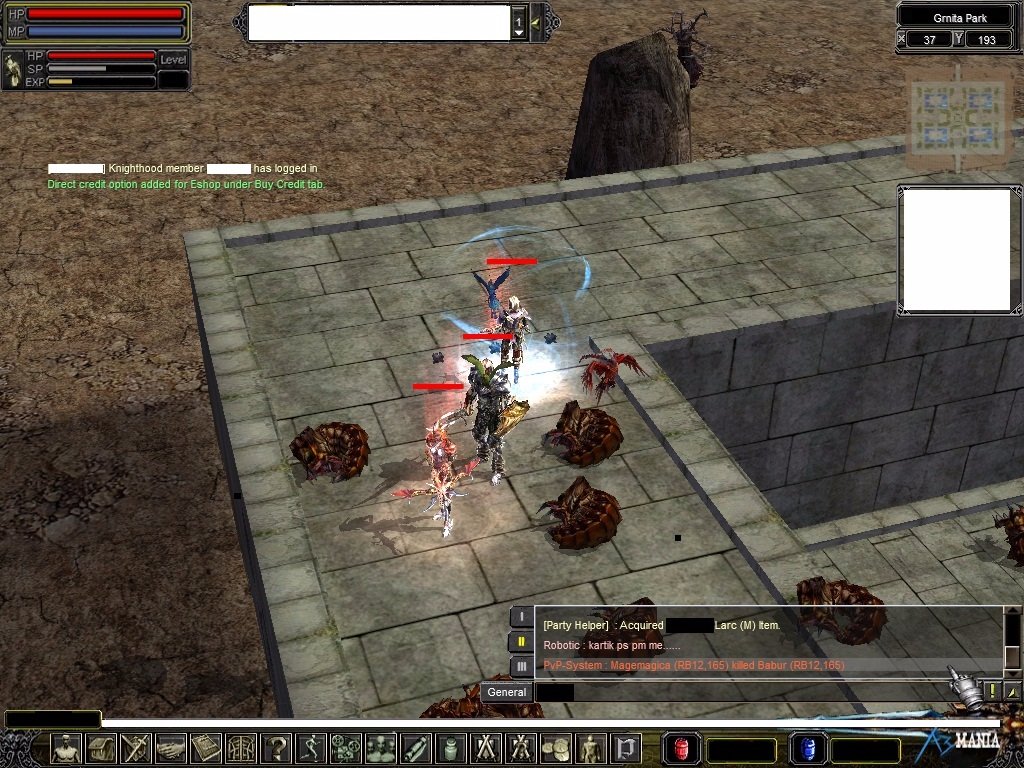The image size is (1024, 768).
Task: Click the Level button beside pet stats
Action: [173, 60]
